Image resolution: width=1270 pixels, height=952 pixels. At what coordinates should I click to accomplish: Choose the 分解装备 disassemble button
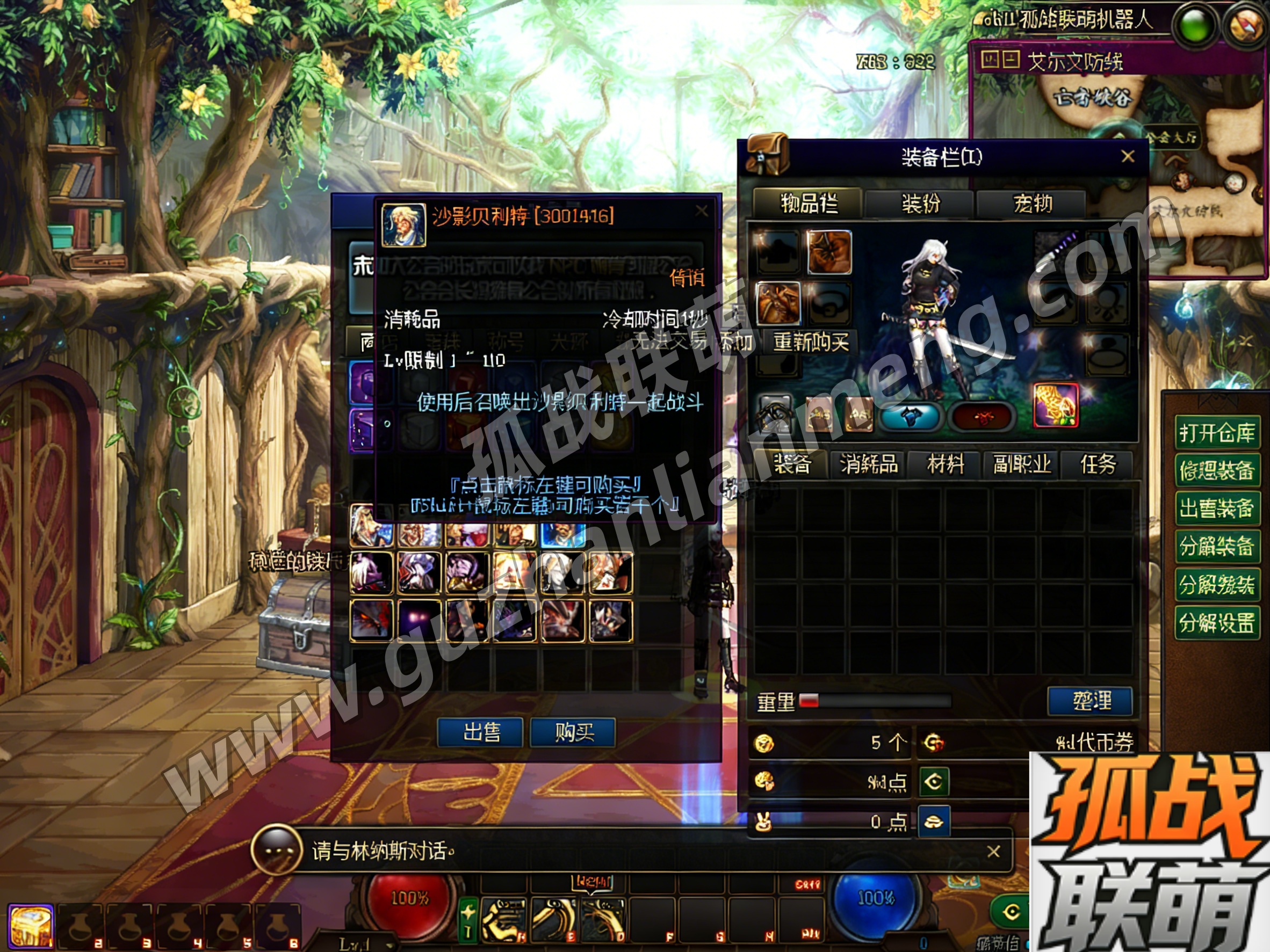[x=1217, y=546]
